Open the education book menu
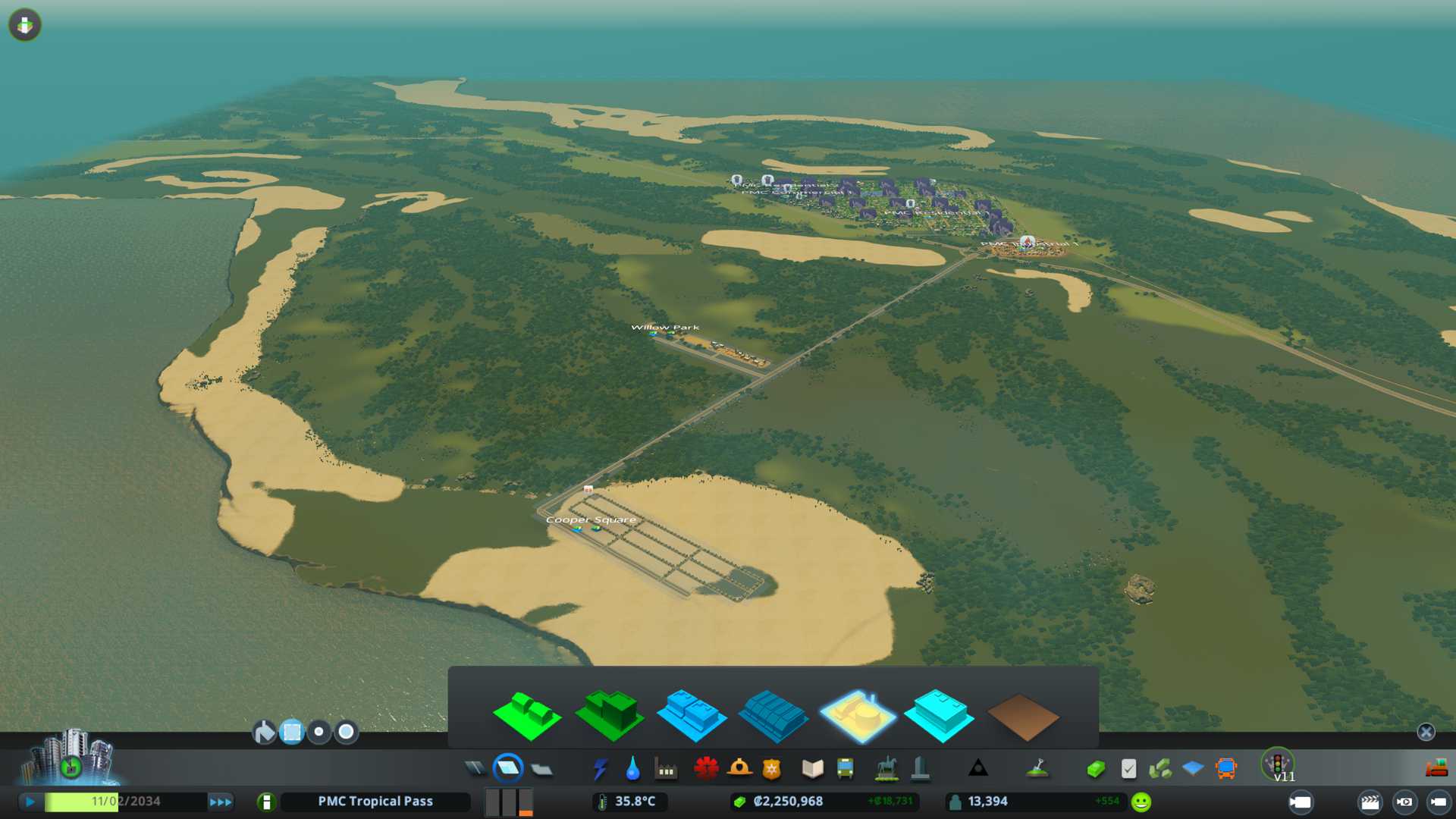 (x=812, y=769)
